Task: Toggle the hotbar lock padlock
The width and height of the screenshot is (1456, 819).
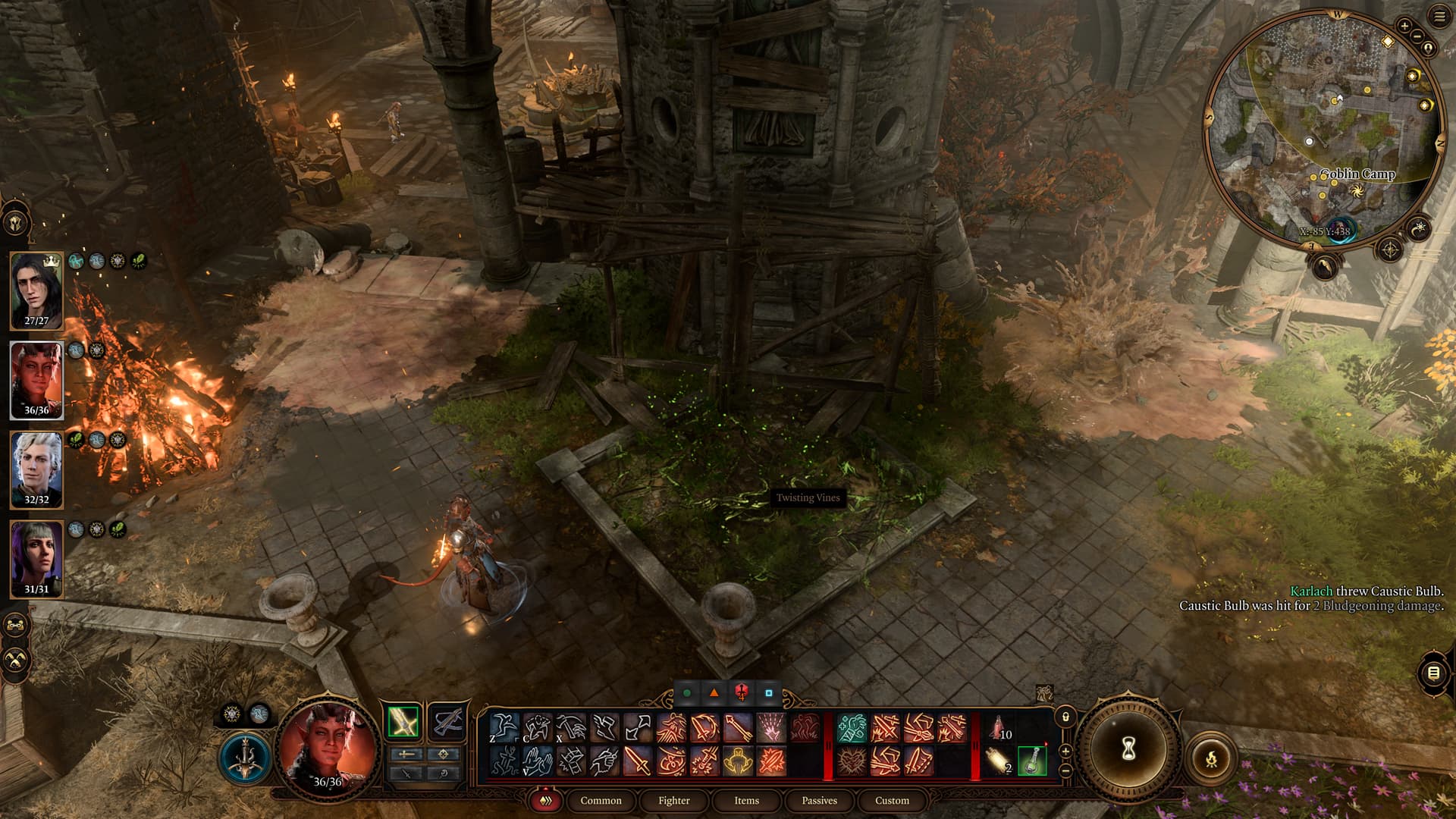Action: [x=1065, y=717]
